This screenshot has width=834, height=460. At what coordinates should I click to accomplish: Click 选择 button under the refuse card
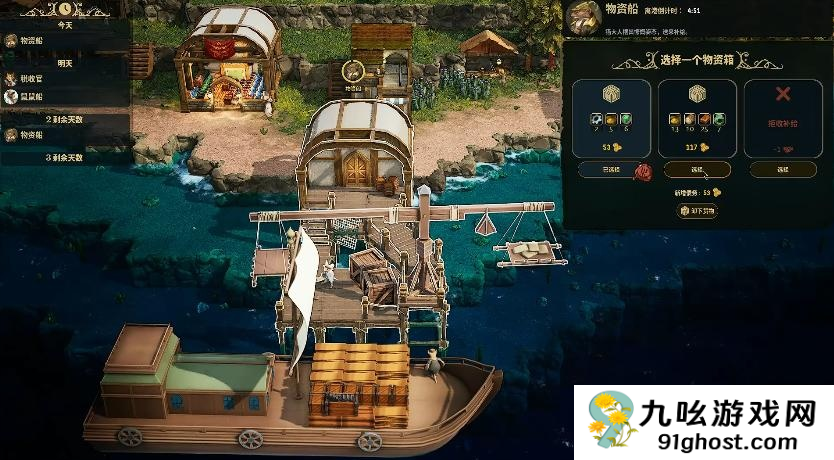[x=783, y=170]
